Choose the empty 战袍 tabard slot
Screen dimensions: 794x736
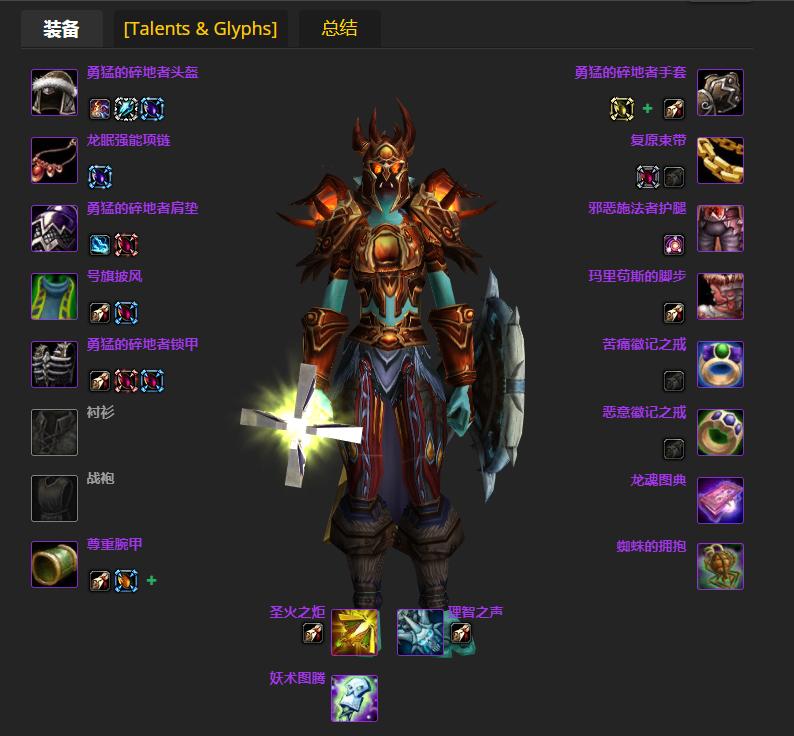54,498
